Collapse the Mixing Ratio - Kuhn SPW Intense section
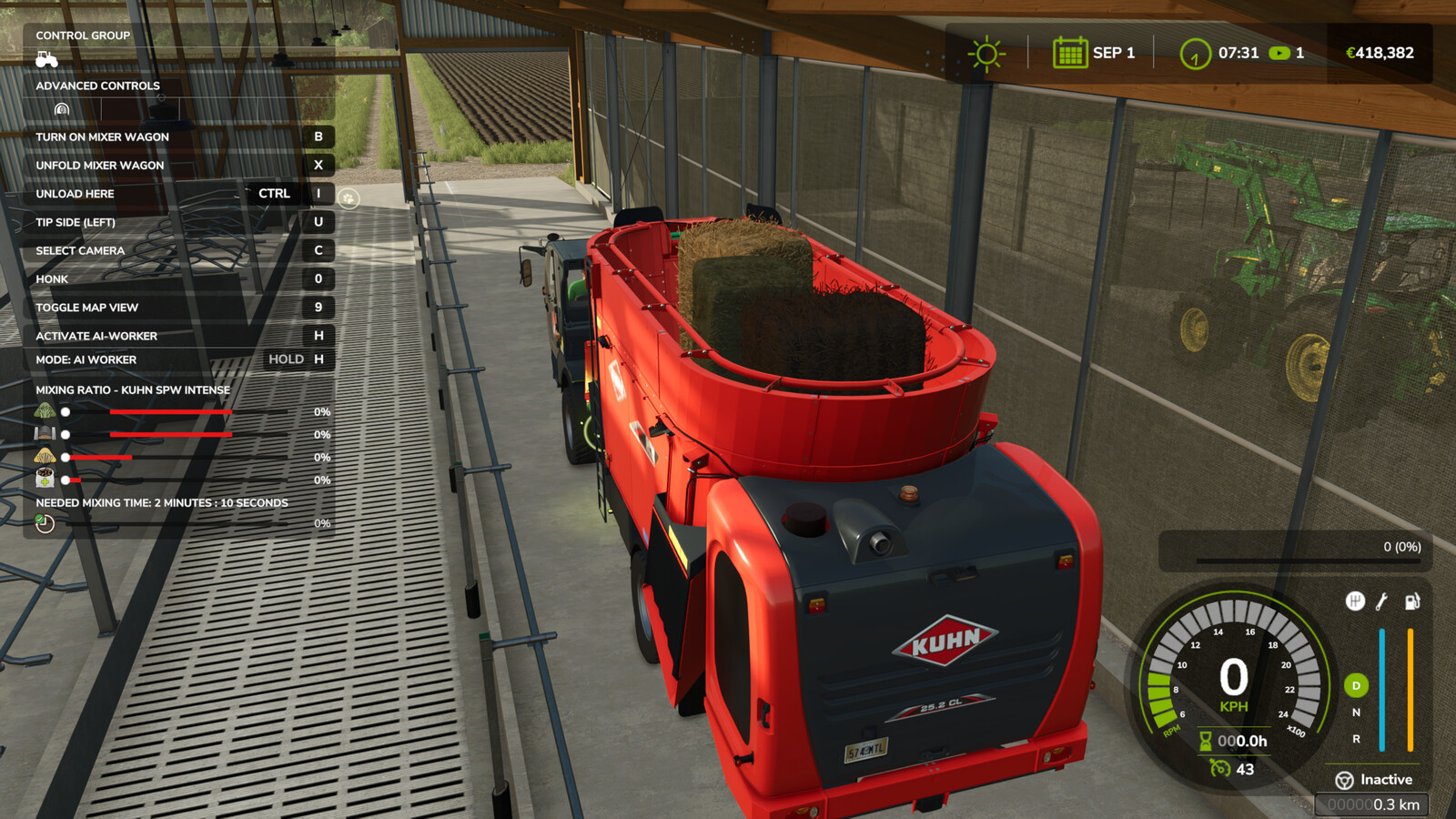This screenshot has width=1456, height=819. pos(132,389)
